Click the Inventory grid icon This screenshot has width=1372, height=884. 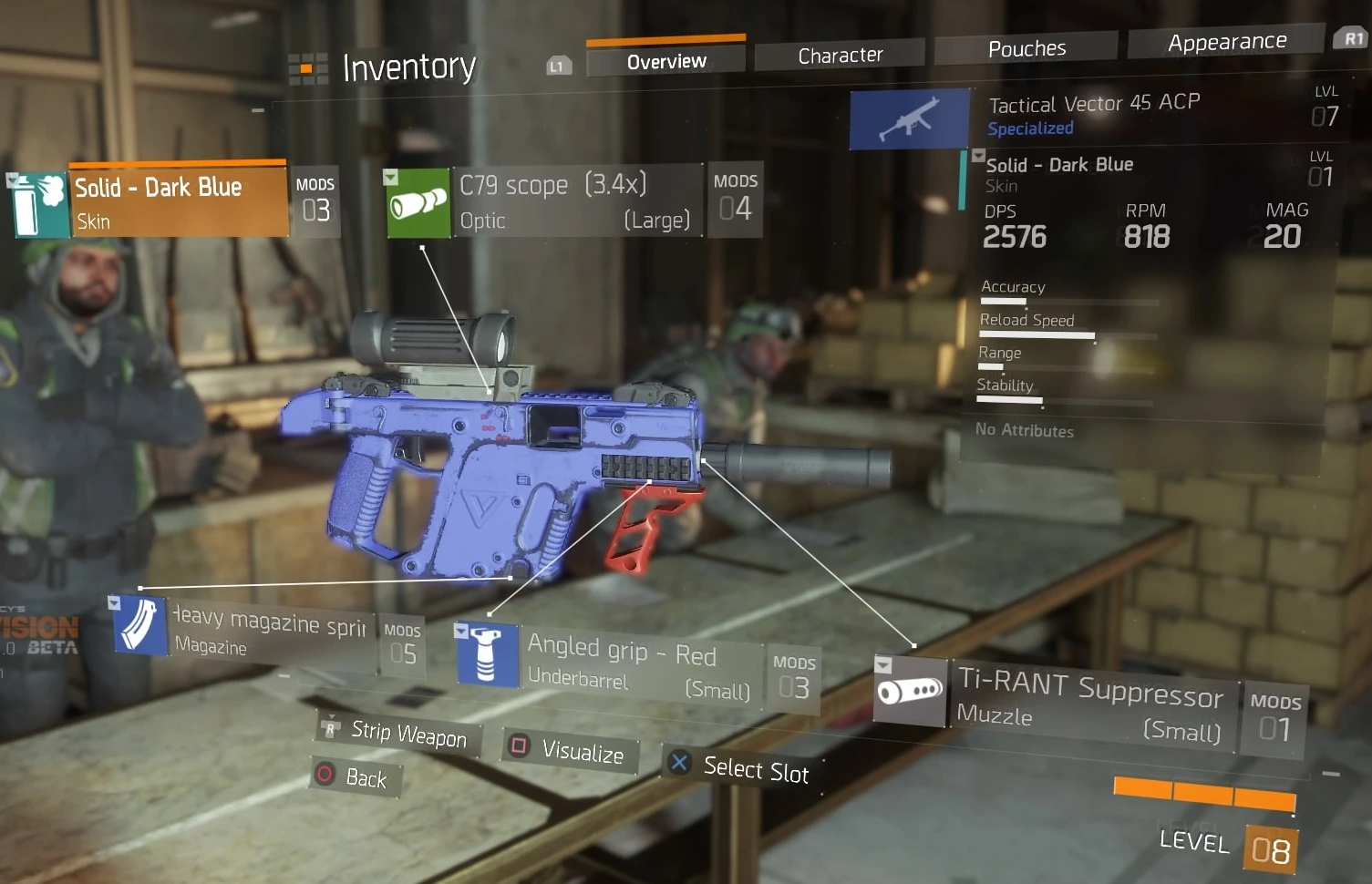click(307, 68)
